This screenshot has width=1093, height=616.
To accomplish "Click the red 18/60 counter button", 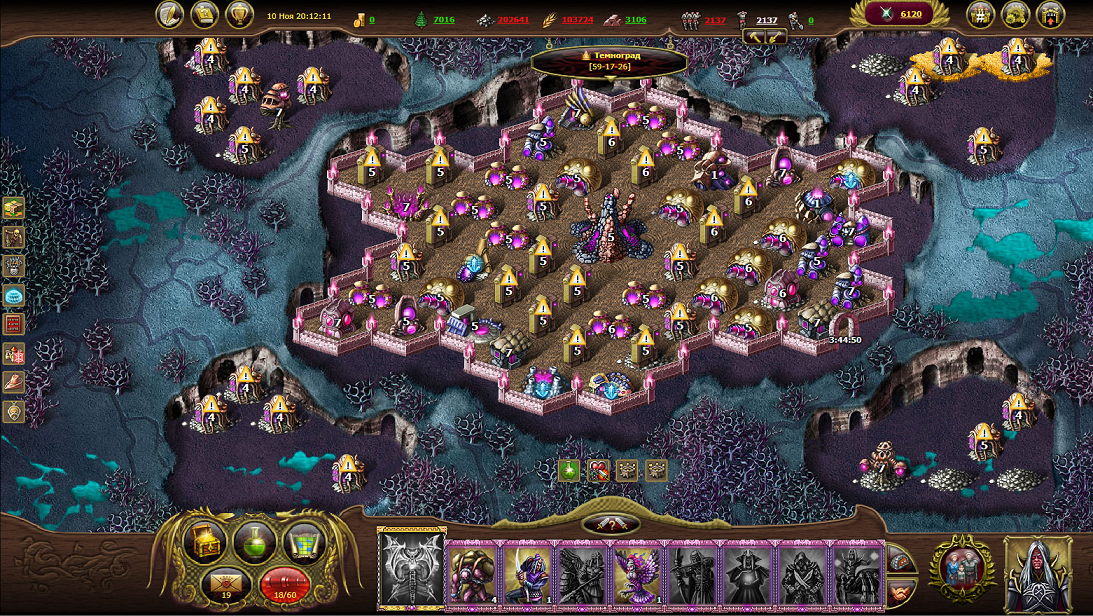I will tap(283, 584).
